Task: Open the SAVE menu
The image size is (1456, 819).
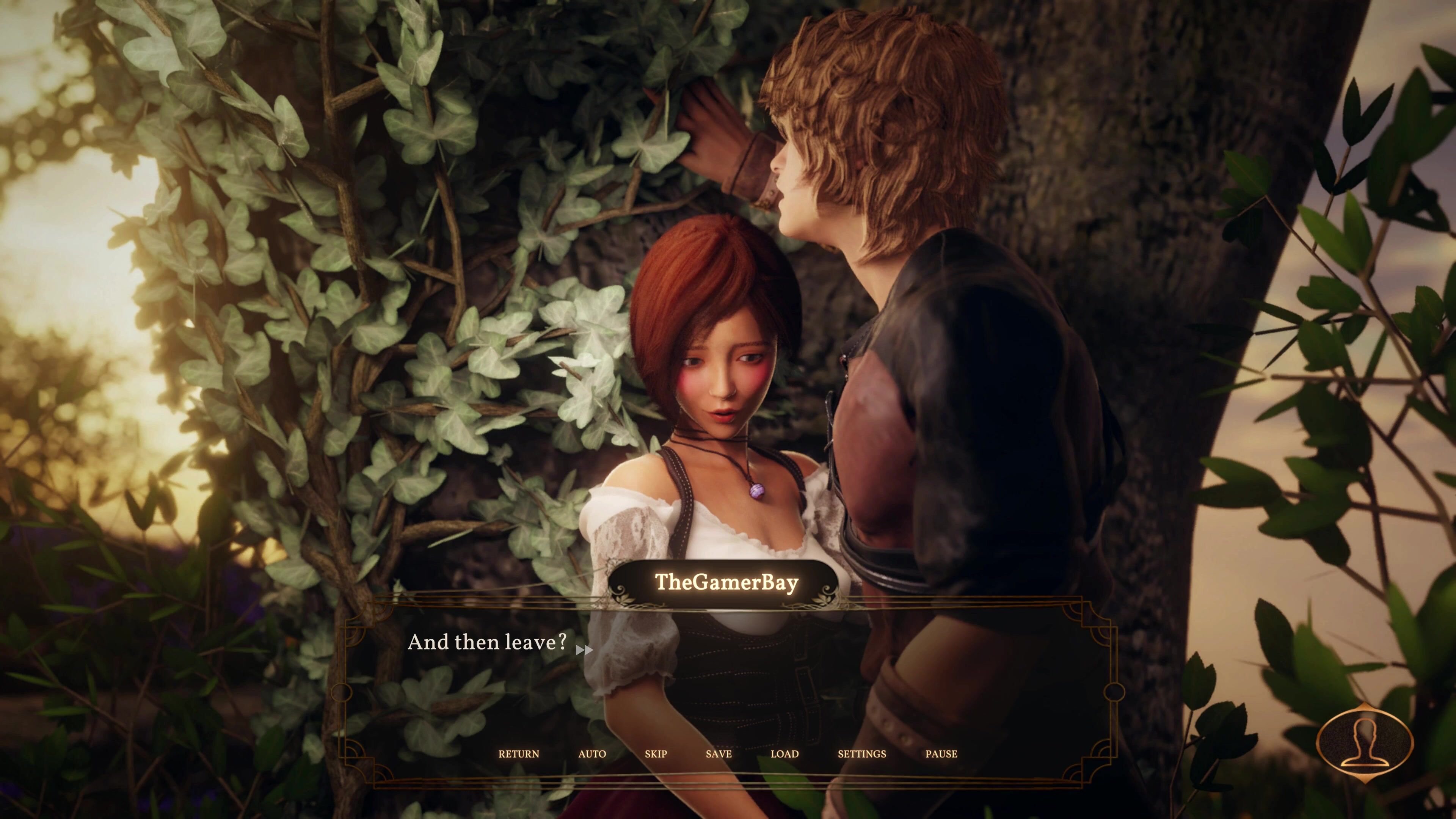Action: (x=719, y=754)
